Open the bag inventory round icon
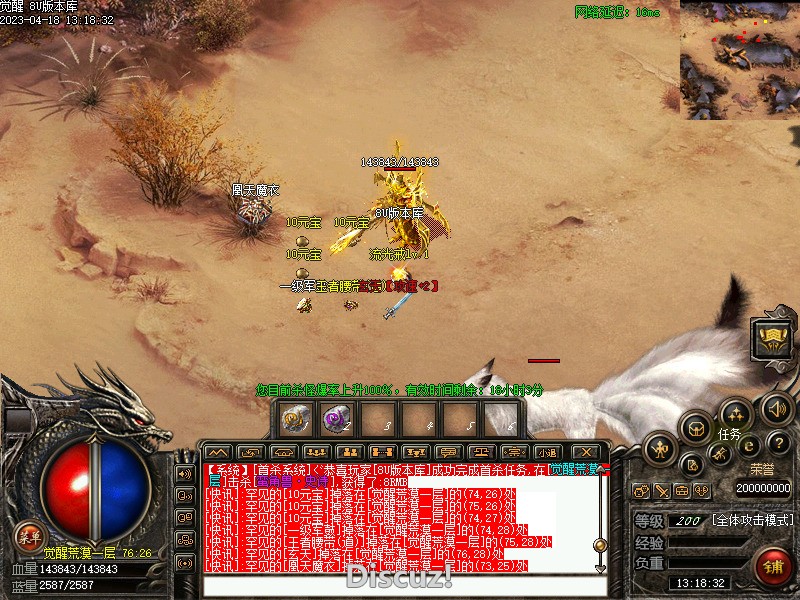Viewport: 800px width, 600px height. 696,428
